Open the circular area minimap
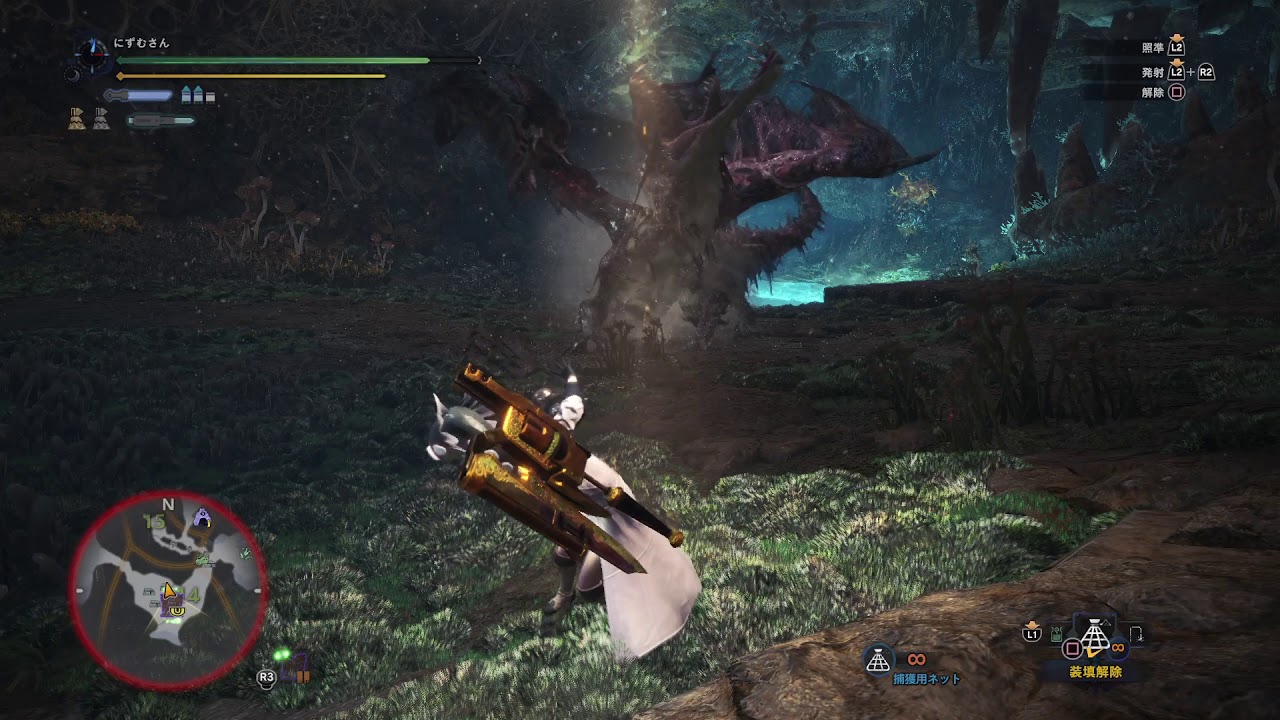The height and width of the screenshot is (720, 1280). pos(168,591)
